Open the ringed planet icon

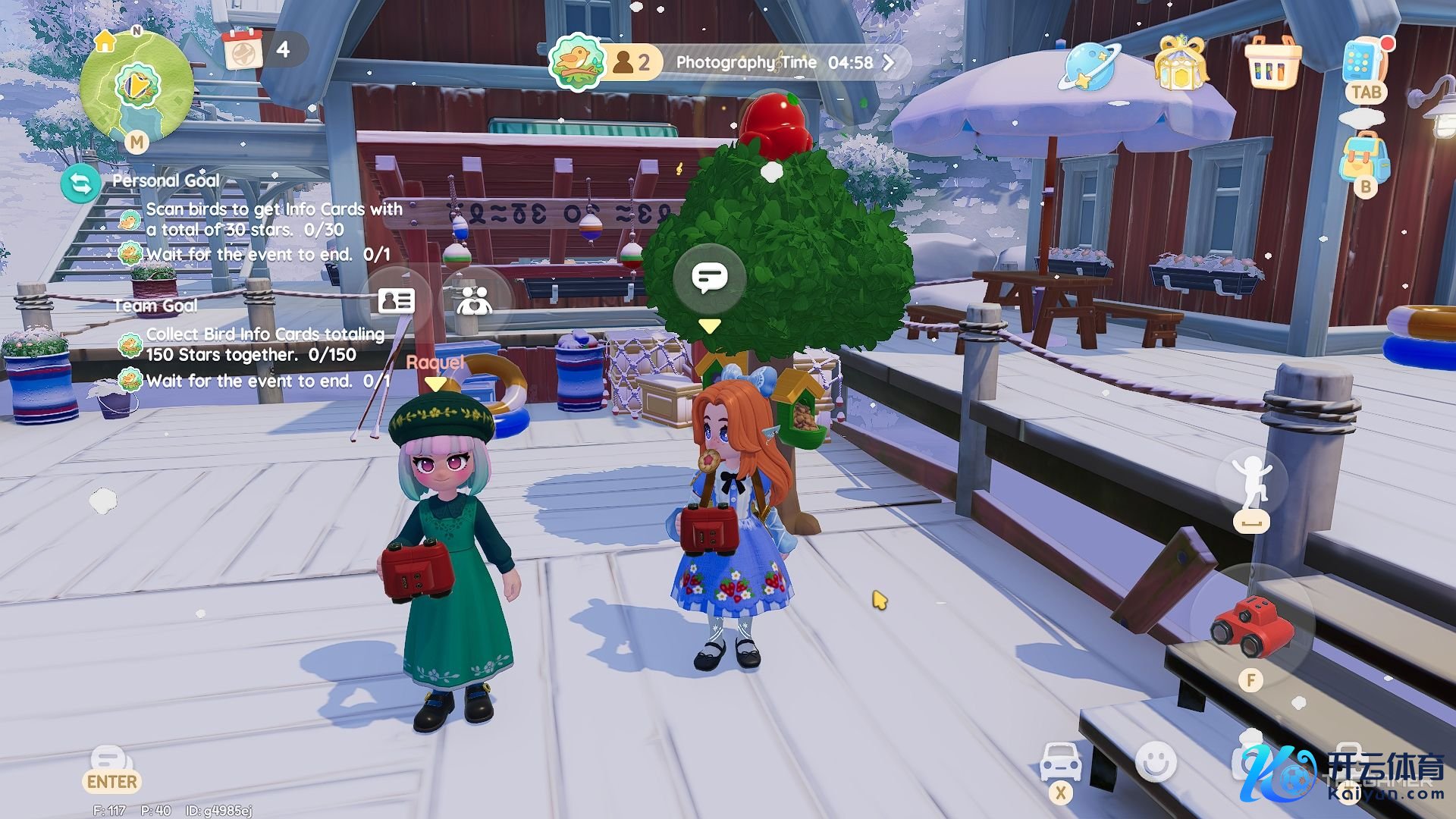click(1090, 65)
